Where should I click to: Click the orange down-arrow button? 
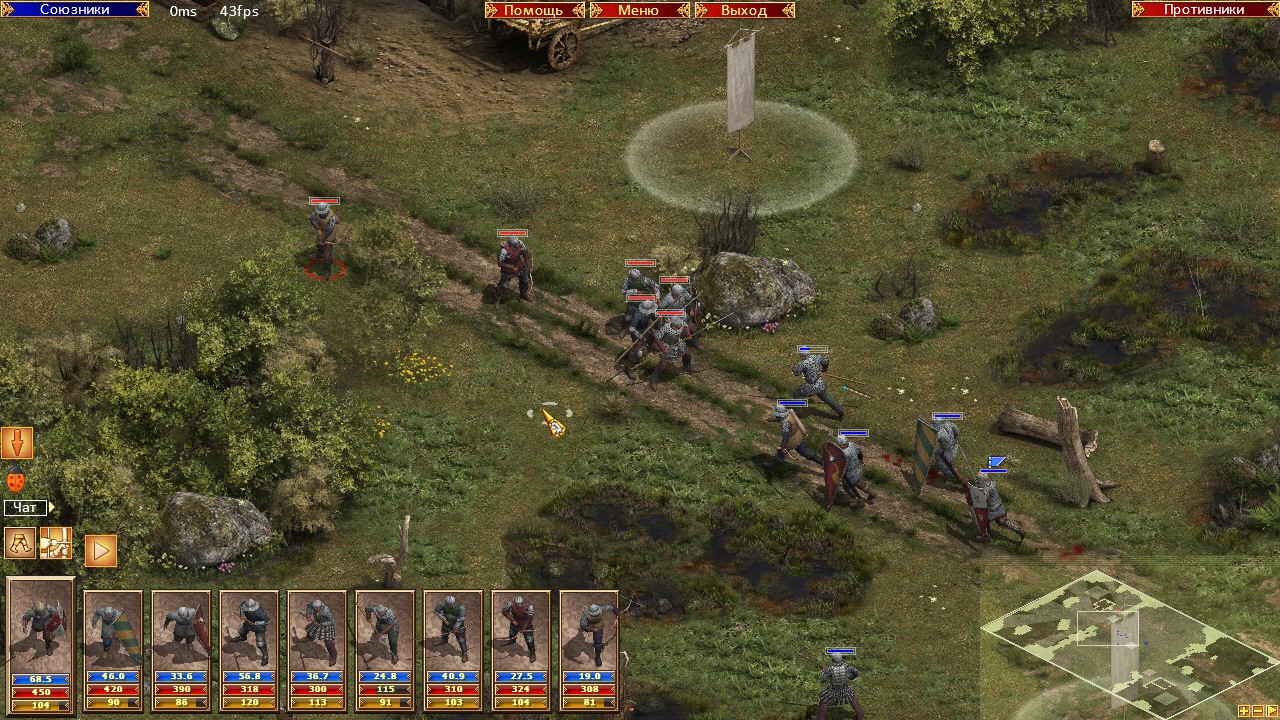[17, 442]
